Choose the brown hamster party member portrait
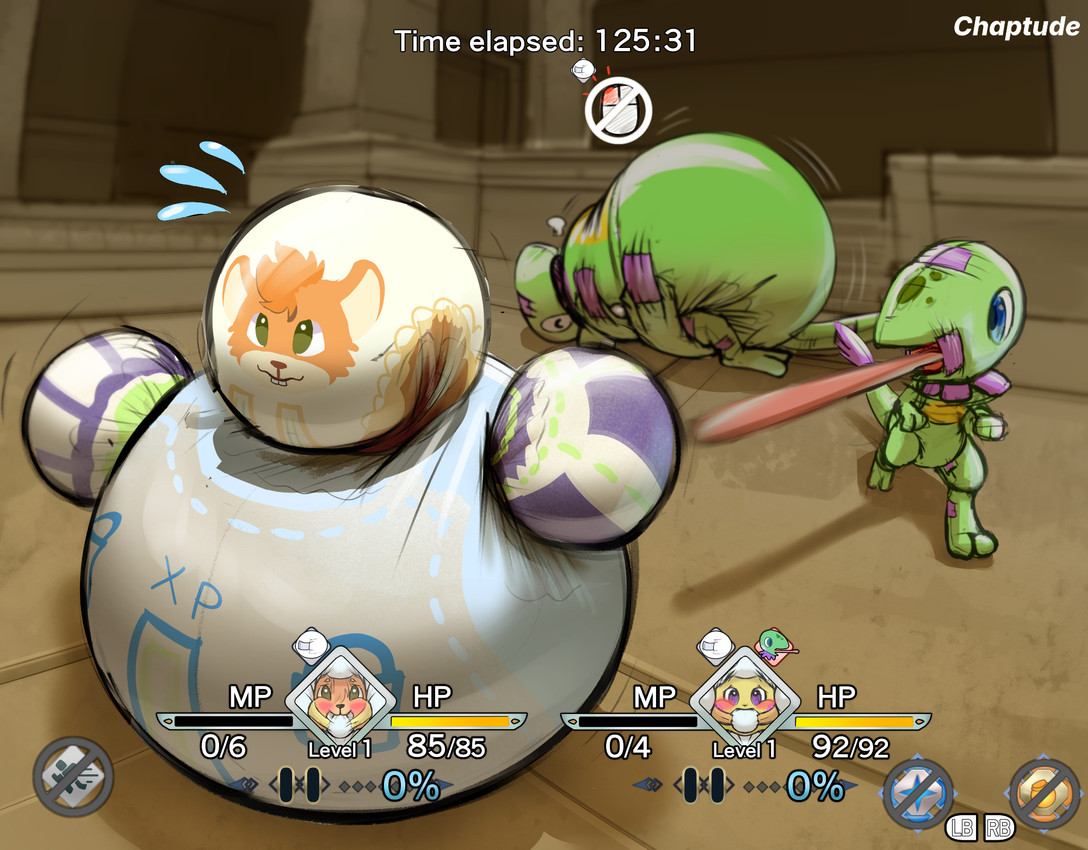Image resolution: width=1088 pixels, height=850 pixels. click(x=338, y=699)
